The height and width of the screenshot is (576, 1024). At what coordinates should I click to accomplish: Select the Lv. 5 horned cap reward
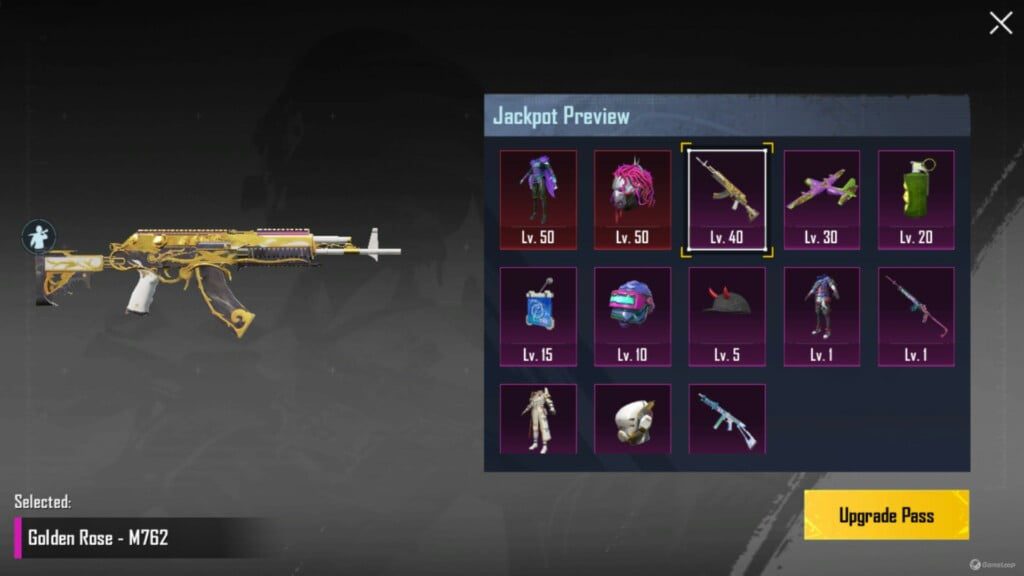click(x=727, y=315)
